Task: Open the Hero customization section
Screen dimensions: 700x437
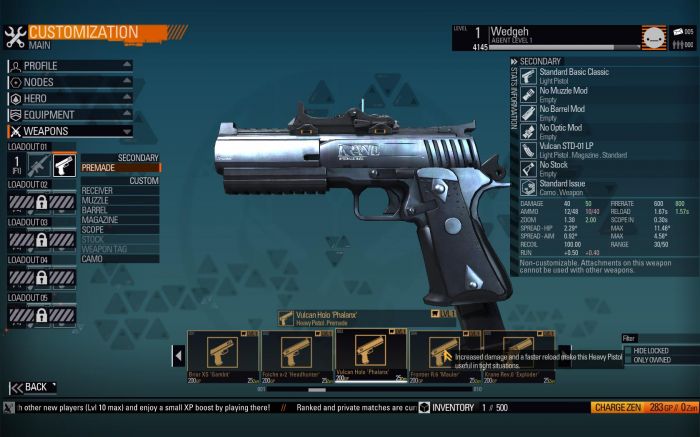Action: coord(70,98)
